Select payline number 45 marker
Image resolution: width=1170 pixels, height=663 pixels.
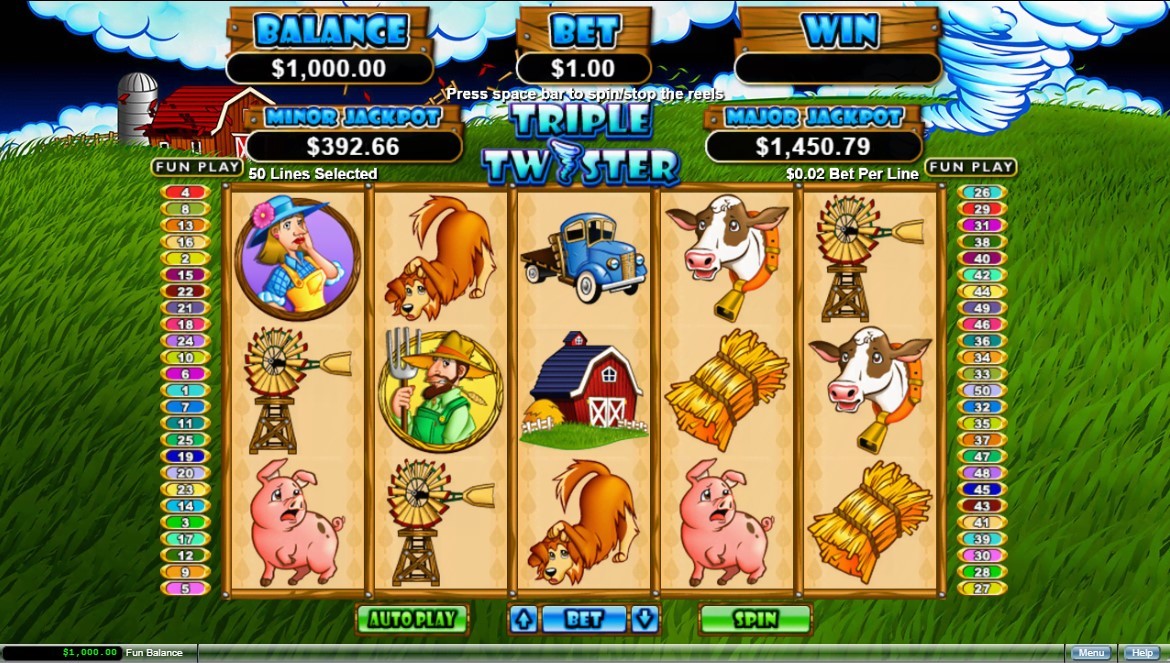coord(982,490)
